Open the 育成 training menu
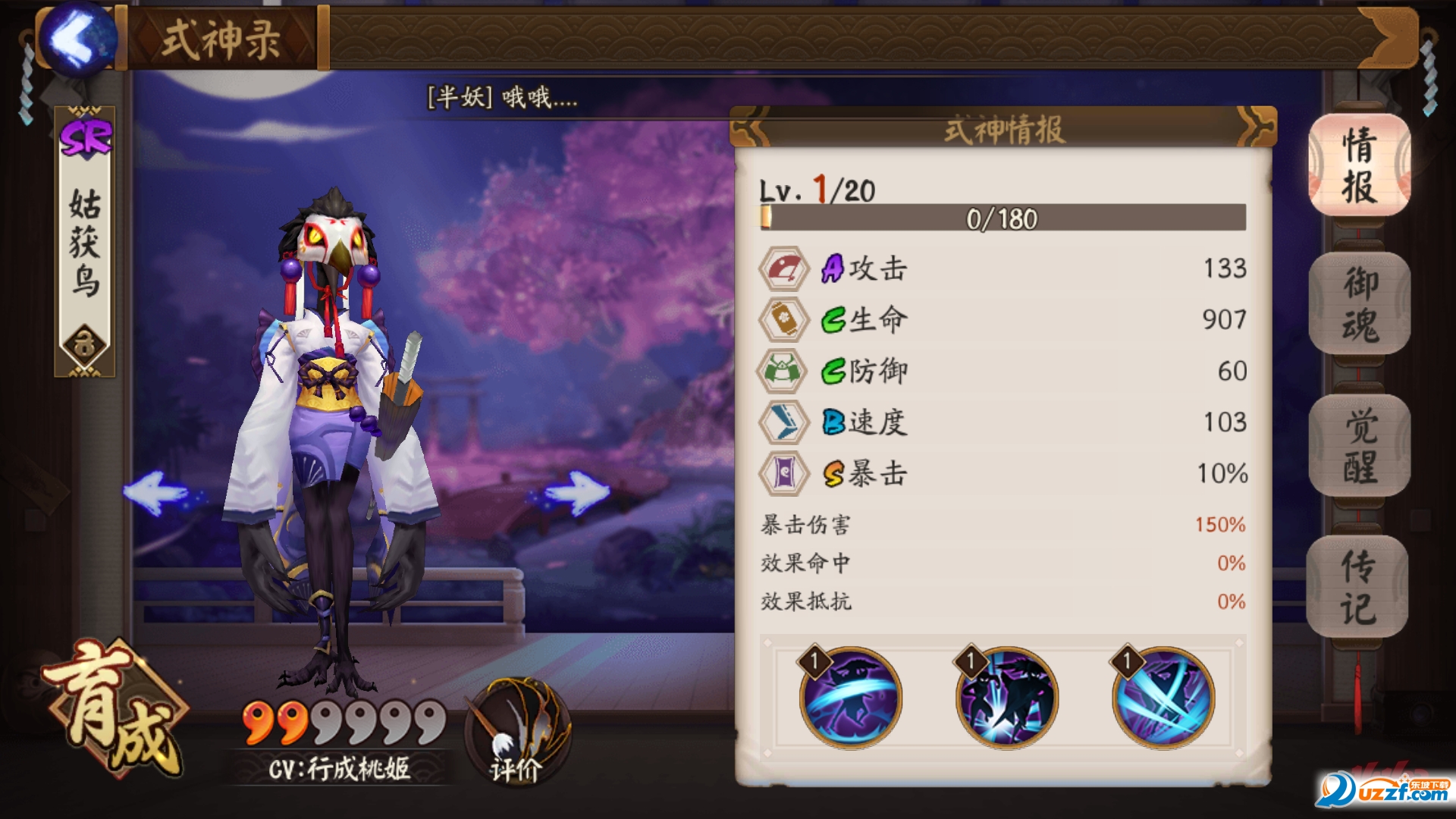The image size is (1456, 819). click(x=114, y=705)
